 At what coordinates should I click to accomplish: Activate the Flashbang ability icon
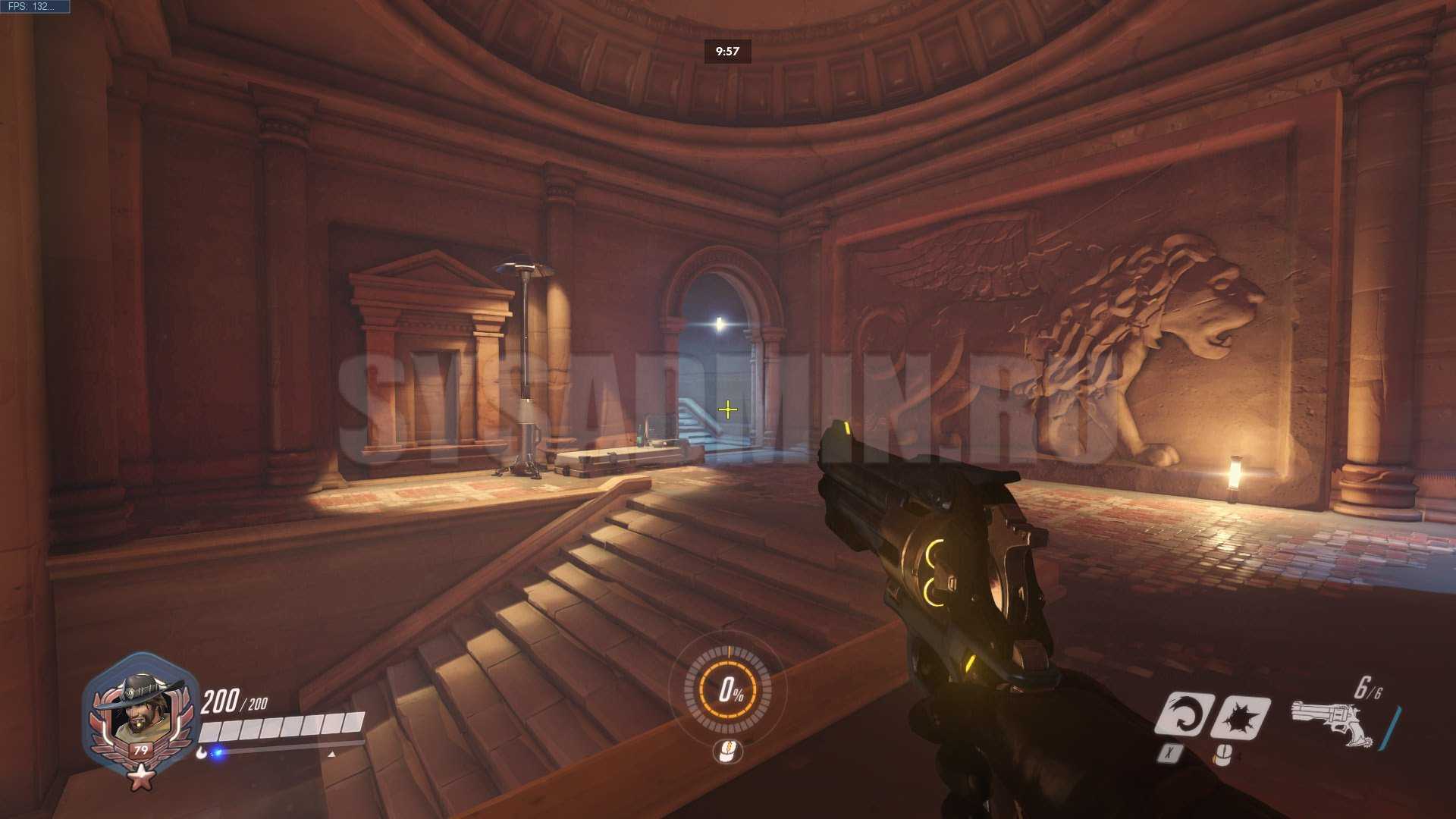click(1241, 717)
